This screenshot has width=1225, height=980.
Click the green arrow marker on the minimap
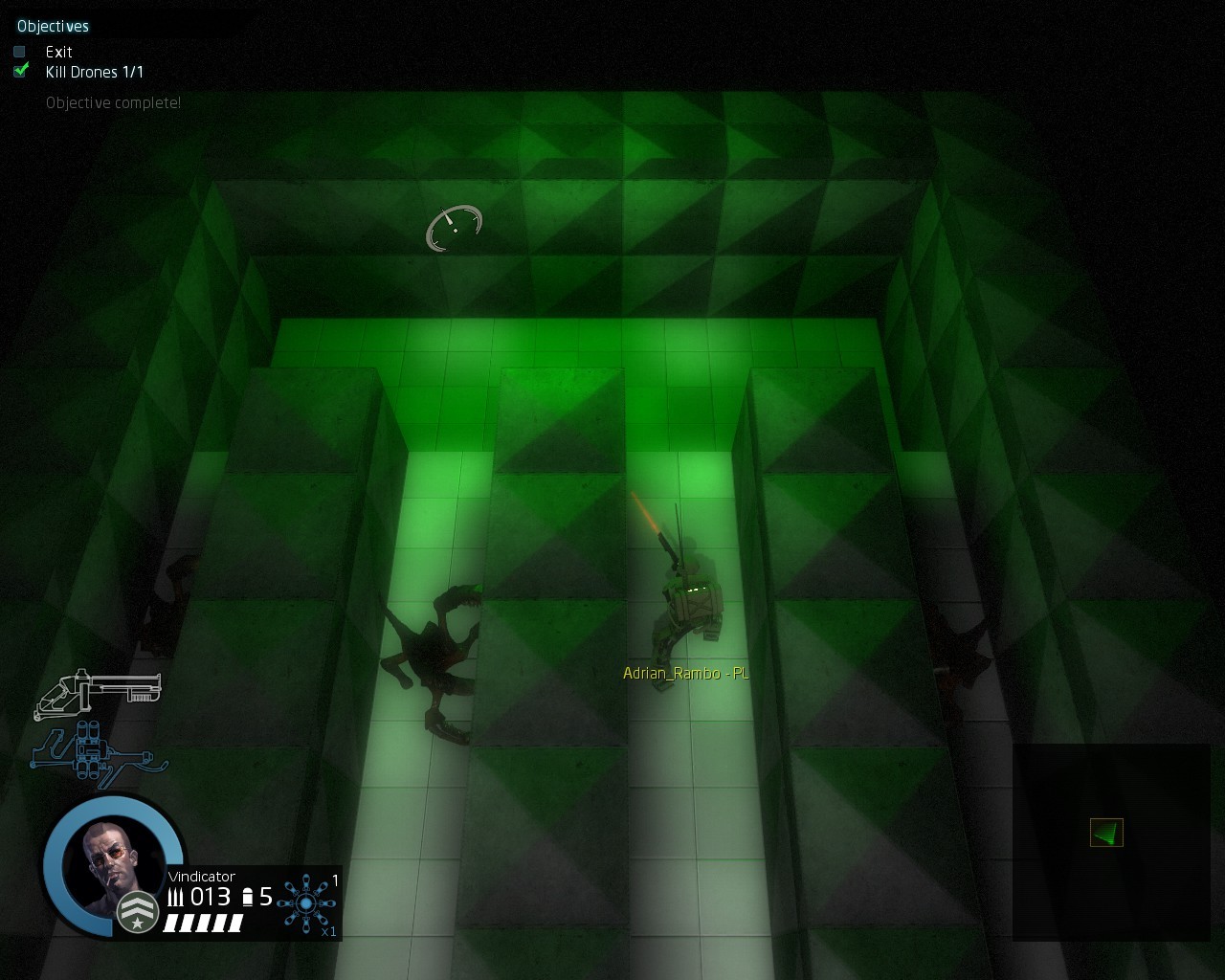coord(1105,833)
